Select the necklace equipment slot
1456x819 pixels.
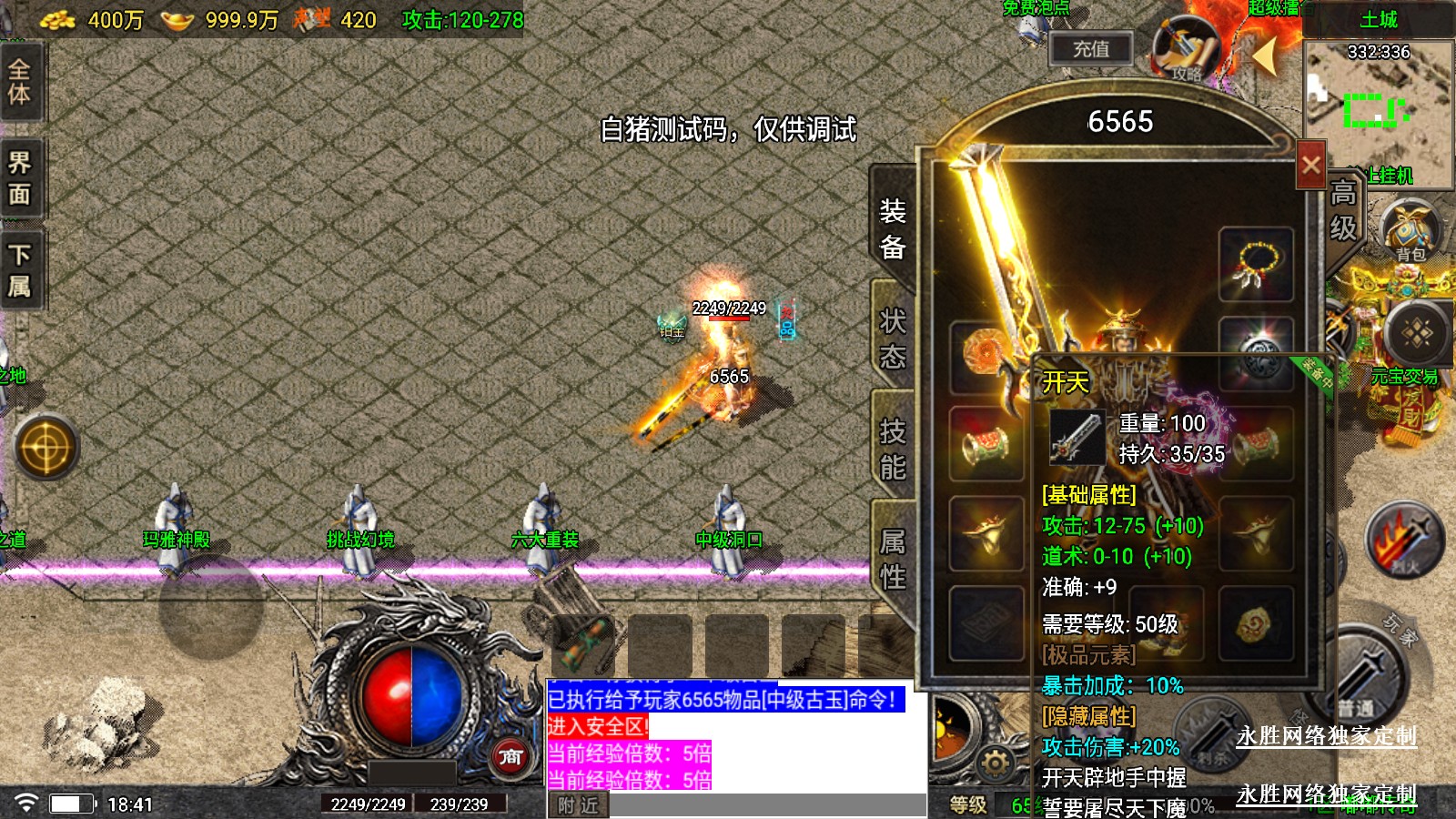pyautogui.click(x=1256, y=264)
